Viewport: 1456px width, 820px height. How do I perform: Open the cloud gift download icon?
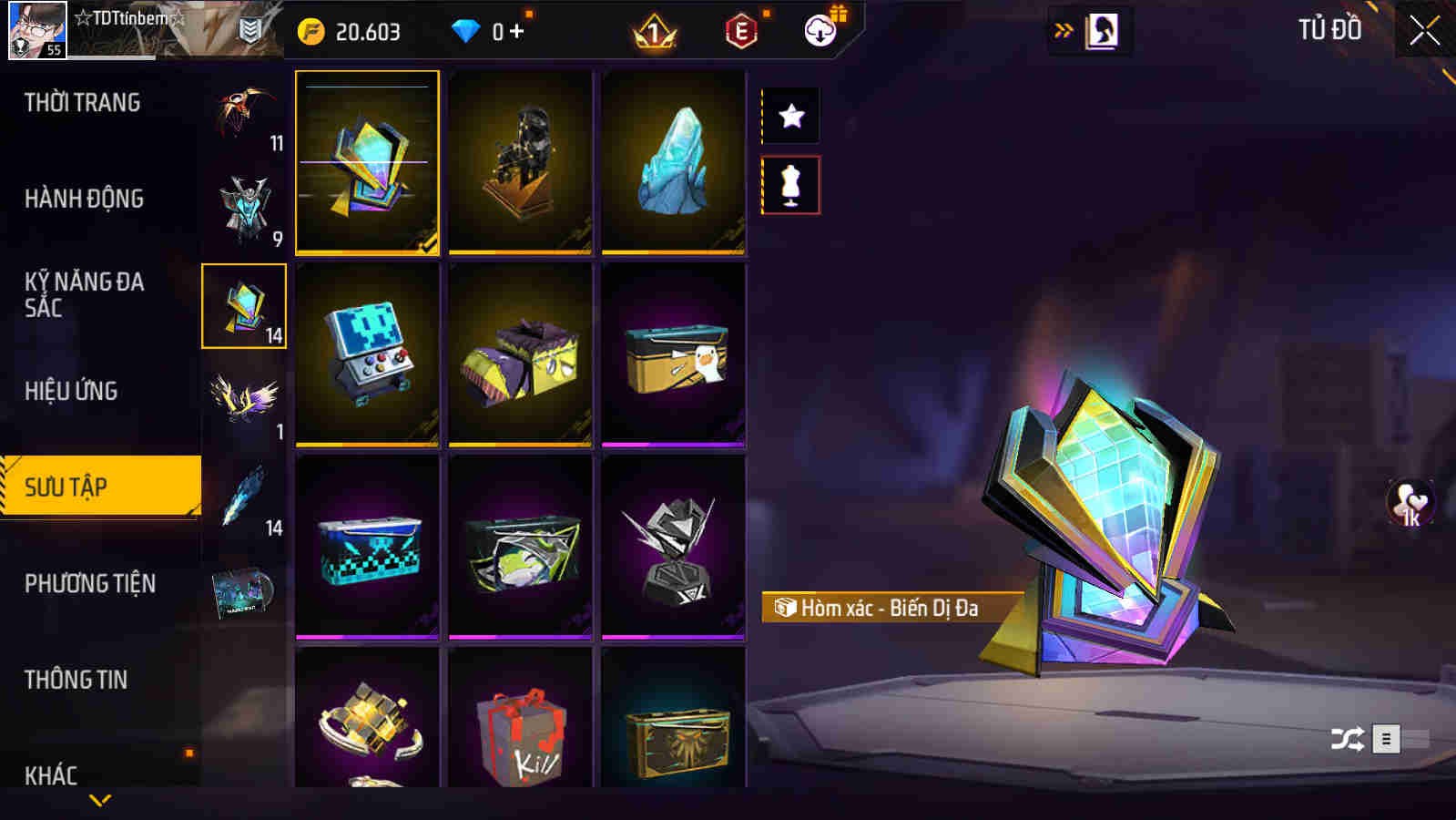point(819,31)
